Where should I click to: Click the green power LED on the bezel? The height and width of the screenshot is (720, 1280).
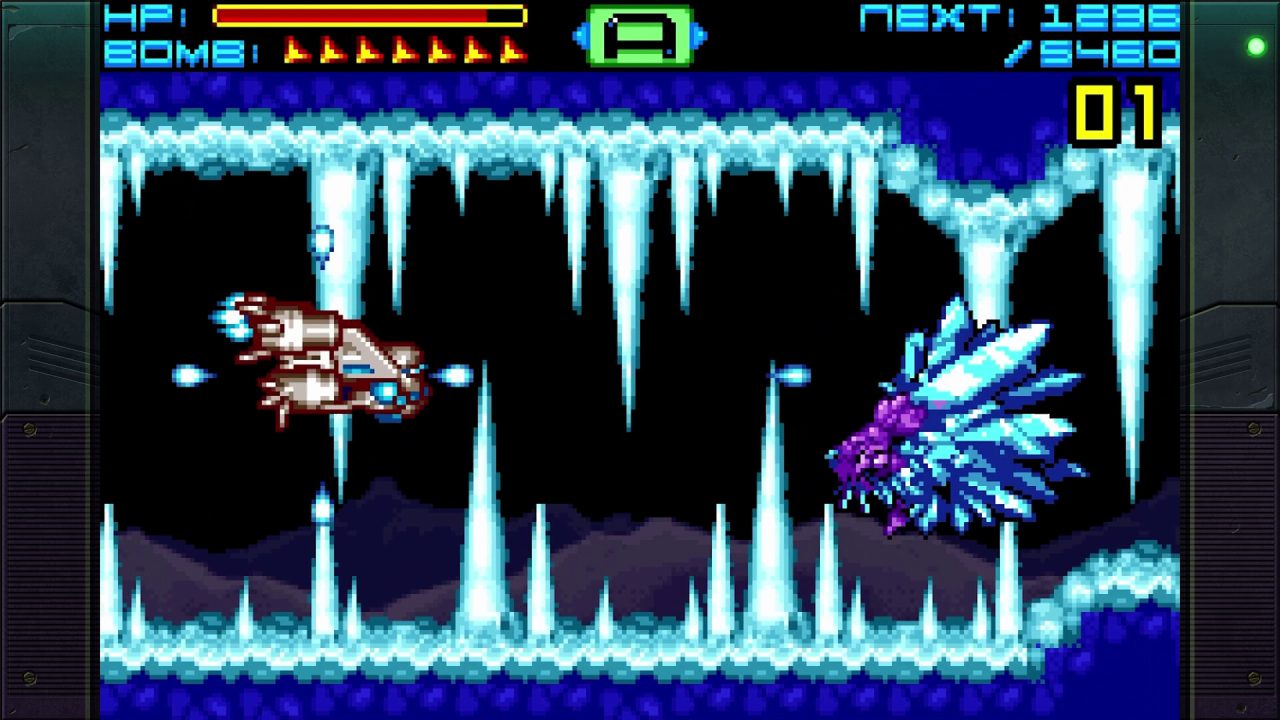1254,46
